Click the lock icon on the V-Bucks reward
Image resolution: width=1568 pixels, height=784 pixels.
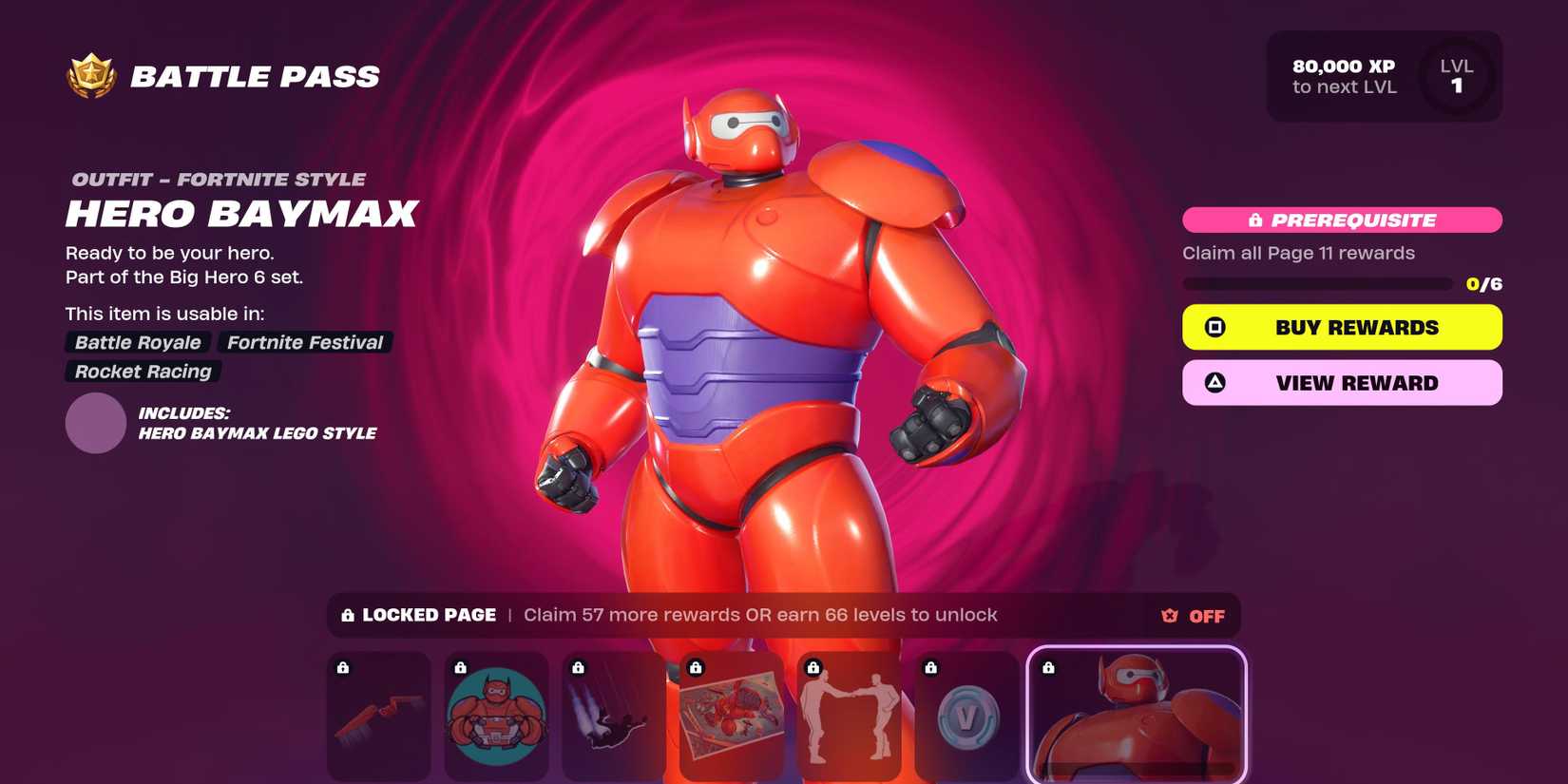[932, 665]
